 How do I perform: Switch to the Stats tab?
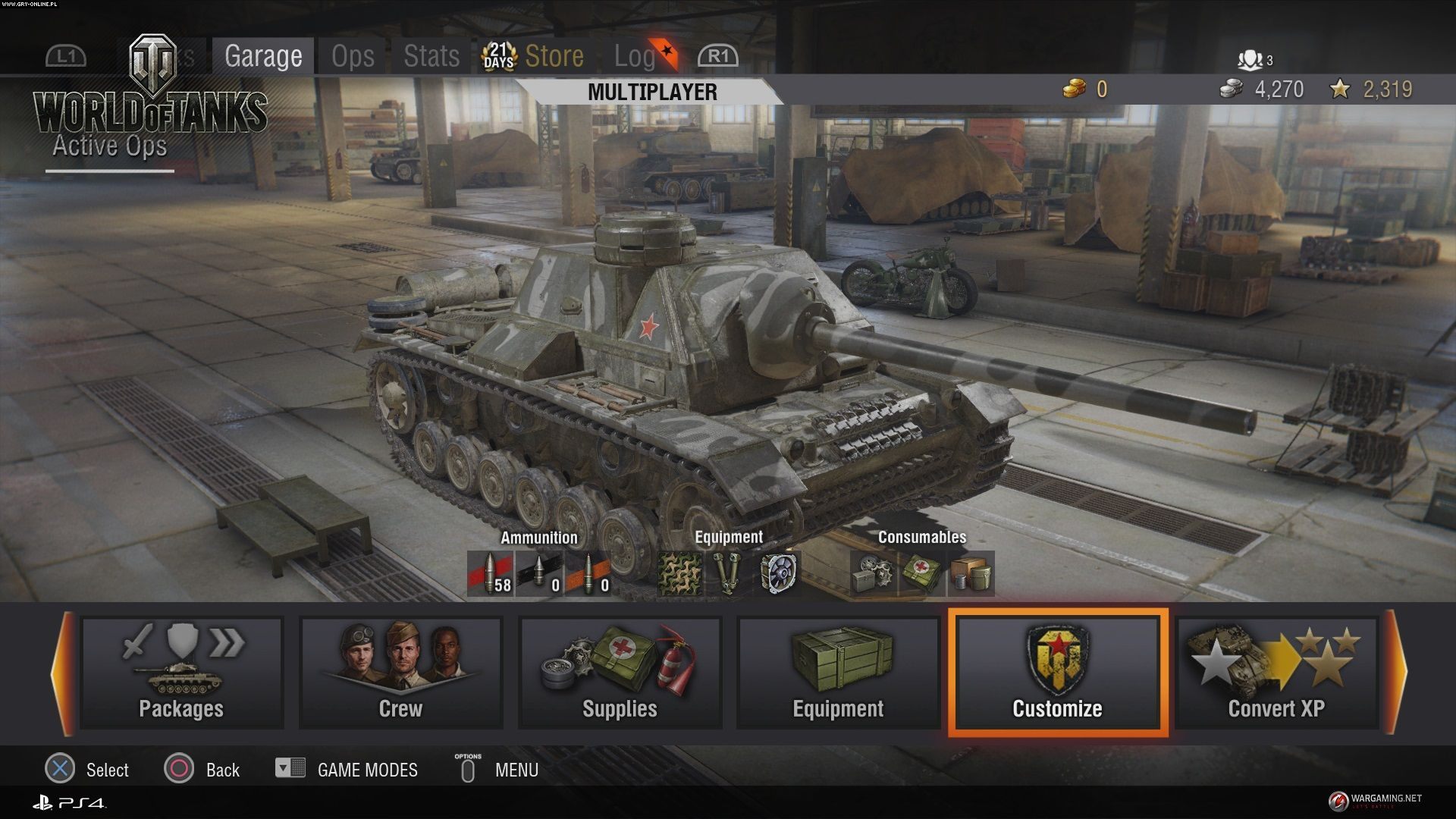[431, 56]
